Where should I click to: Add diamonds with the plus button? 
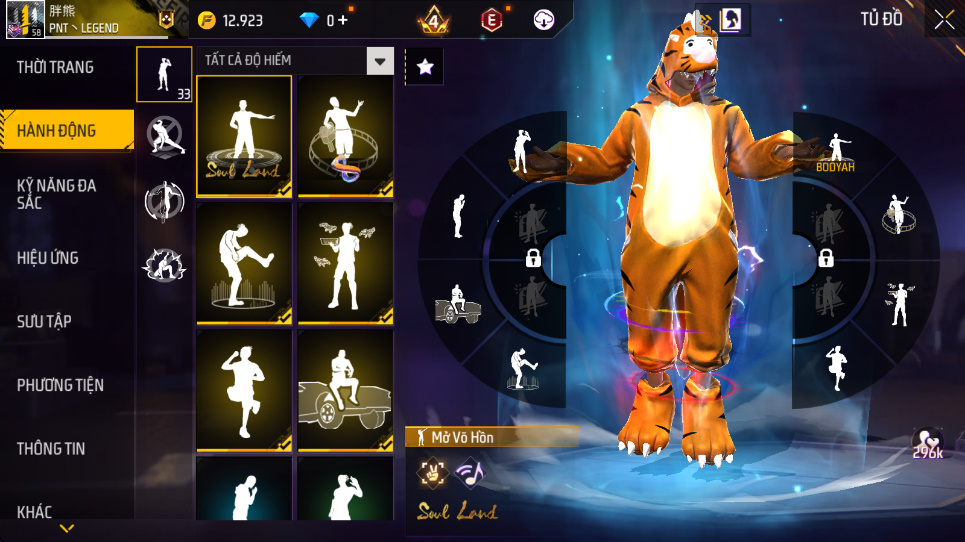[343, 20]
